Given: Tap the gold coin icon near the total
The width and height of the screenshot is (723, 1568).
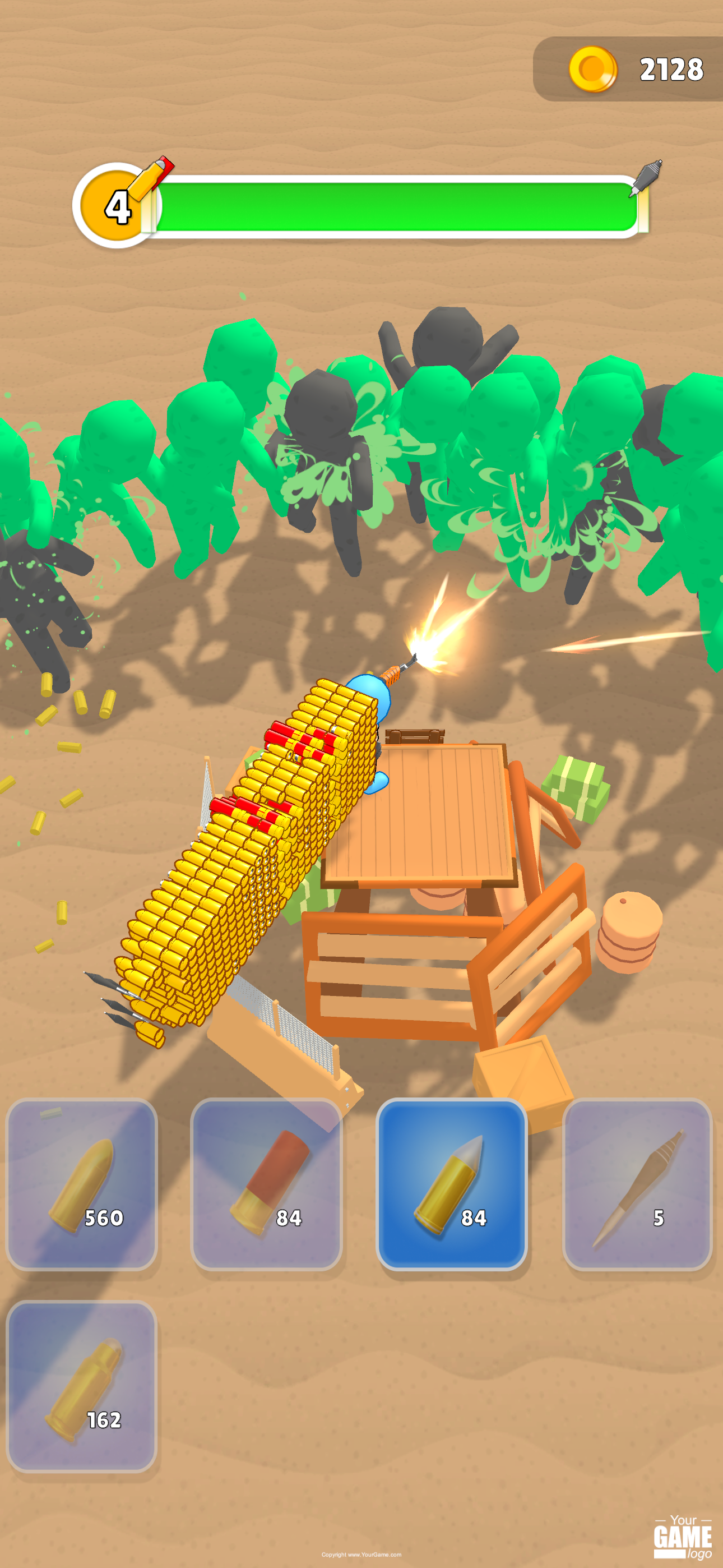Looking at the screenshot, I should [x=594, y=69].
